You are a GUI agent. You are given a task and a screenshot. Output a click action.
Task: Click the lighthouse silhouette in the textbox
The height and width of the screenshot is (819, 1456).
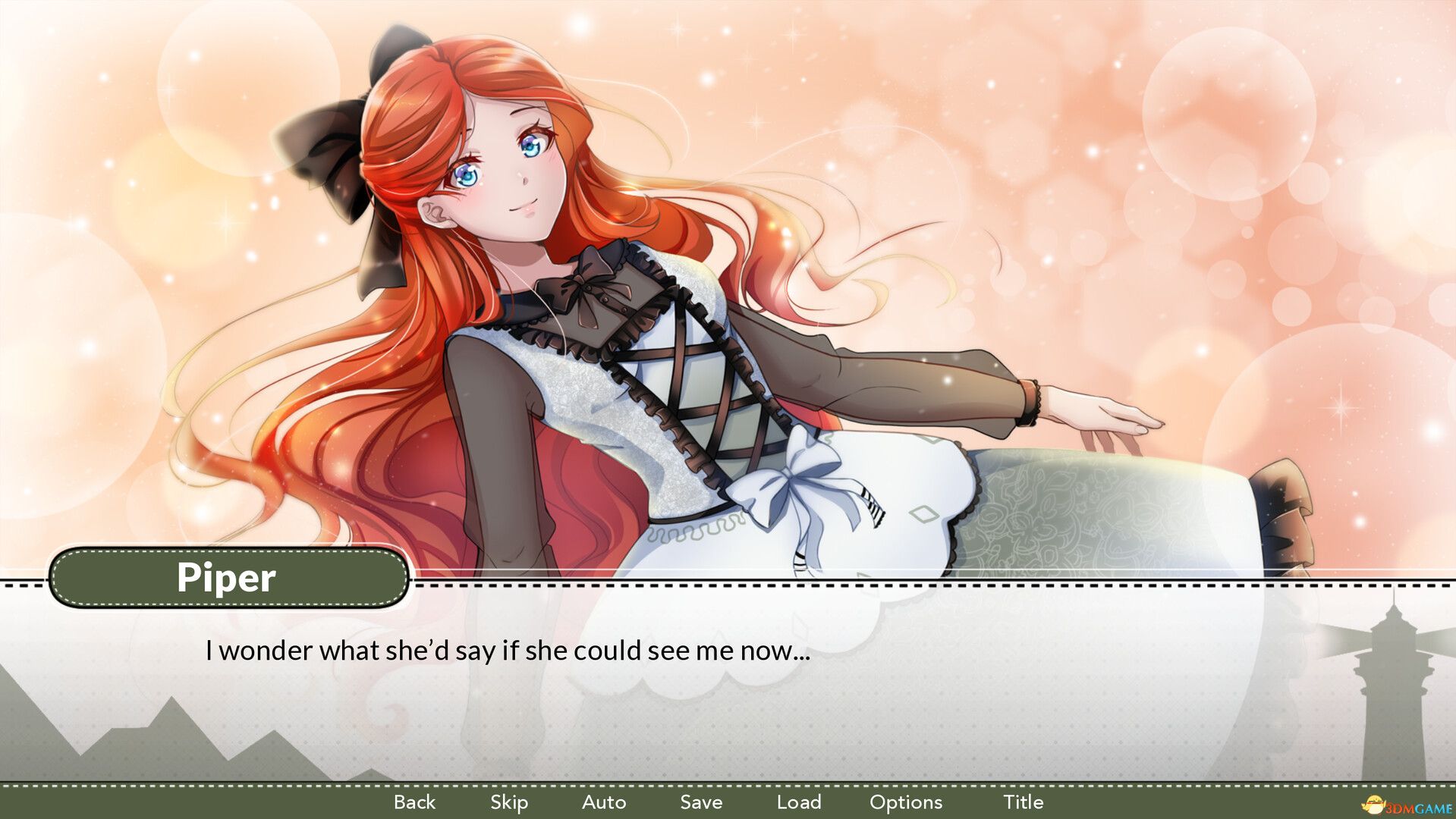(1393, 705)
